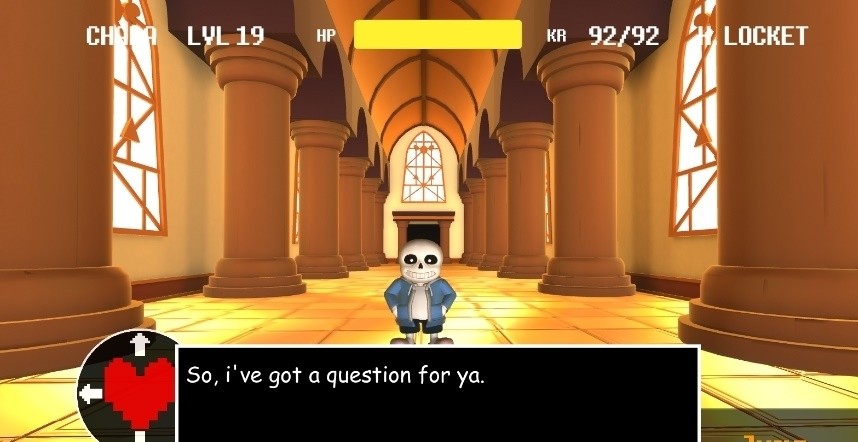Tap the left arrow on the heart pad
The height and width of the screenshot is (442, 858).
[x=90, y=393]
